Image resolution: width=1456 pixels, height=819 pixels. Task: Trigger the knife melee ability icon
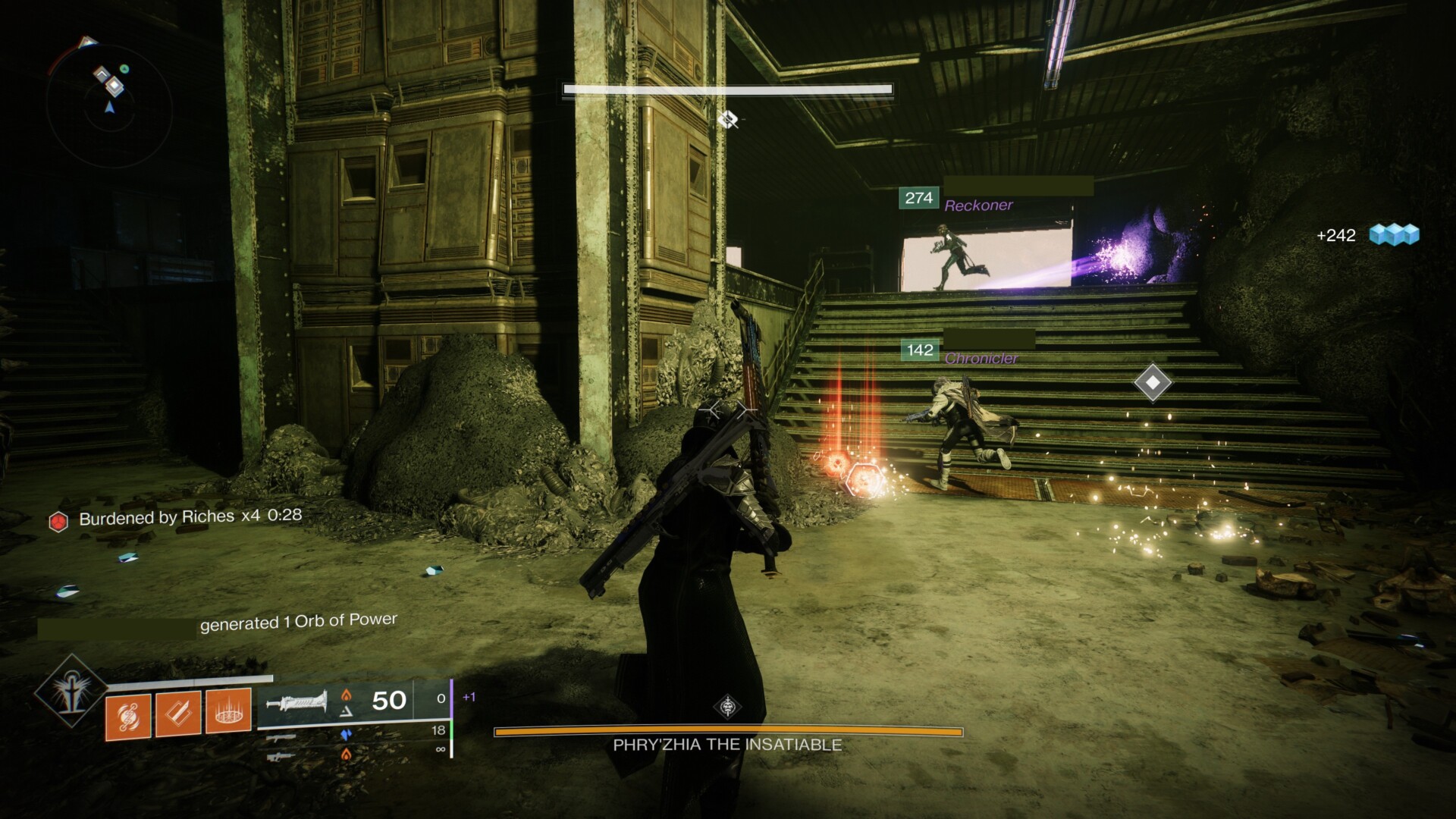(x=178, y=713)
